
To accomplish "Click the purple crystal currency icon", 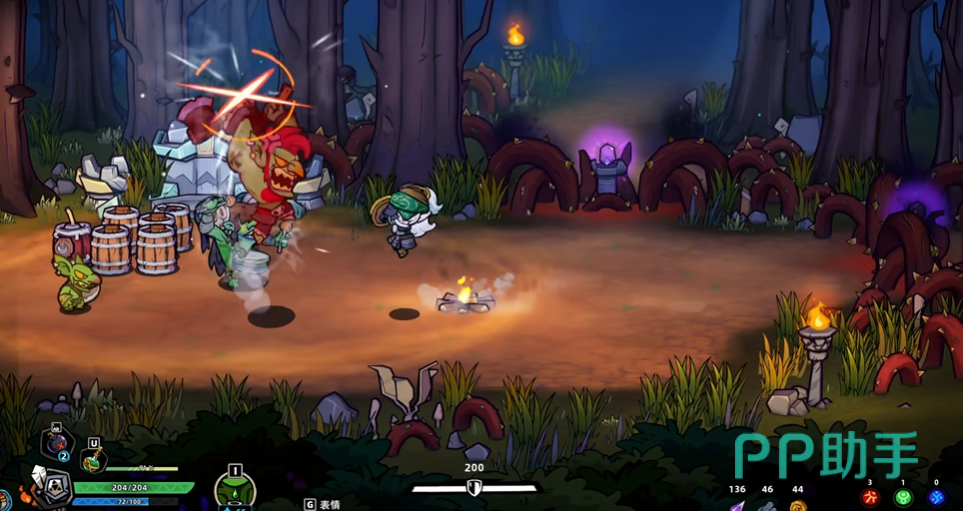I will pyautogui.click(x=737, y=505).
